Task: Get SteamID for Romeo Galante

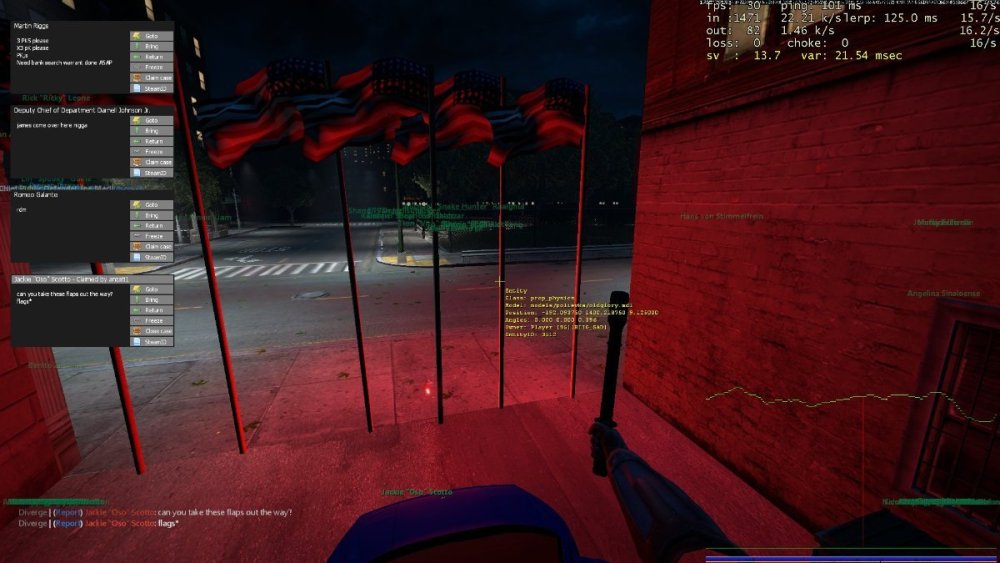Action: [151, 257]
